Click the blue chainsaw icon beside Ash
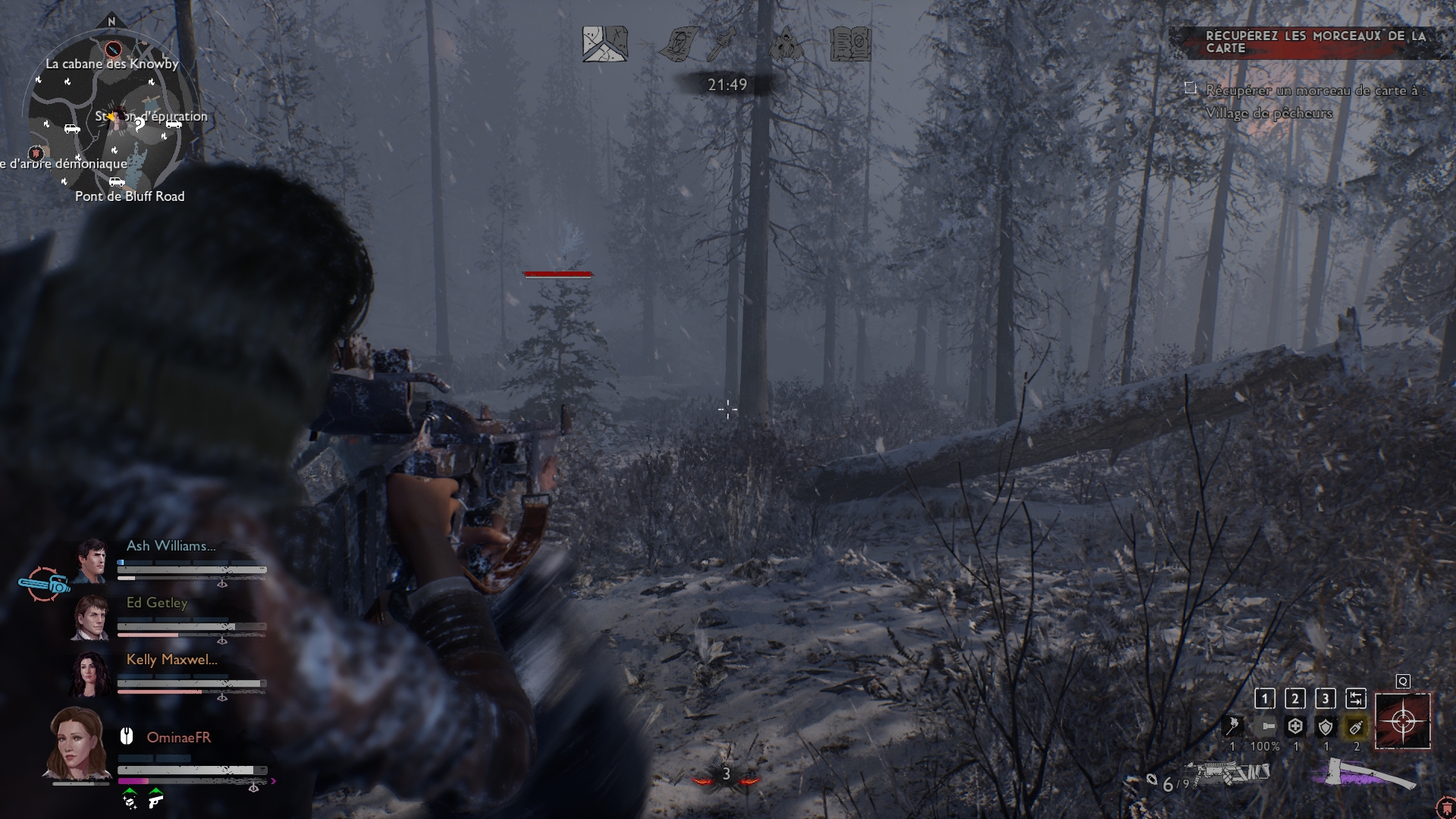 click(44, 585)
